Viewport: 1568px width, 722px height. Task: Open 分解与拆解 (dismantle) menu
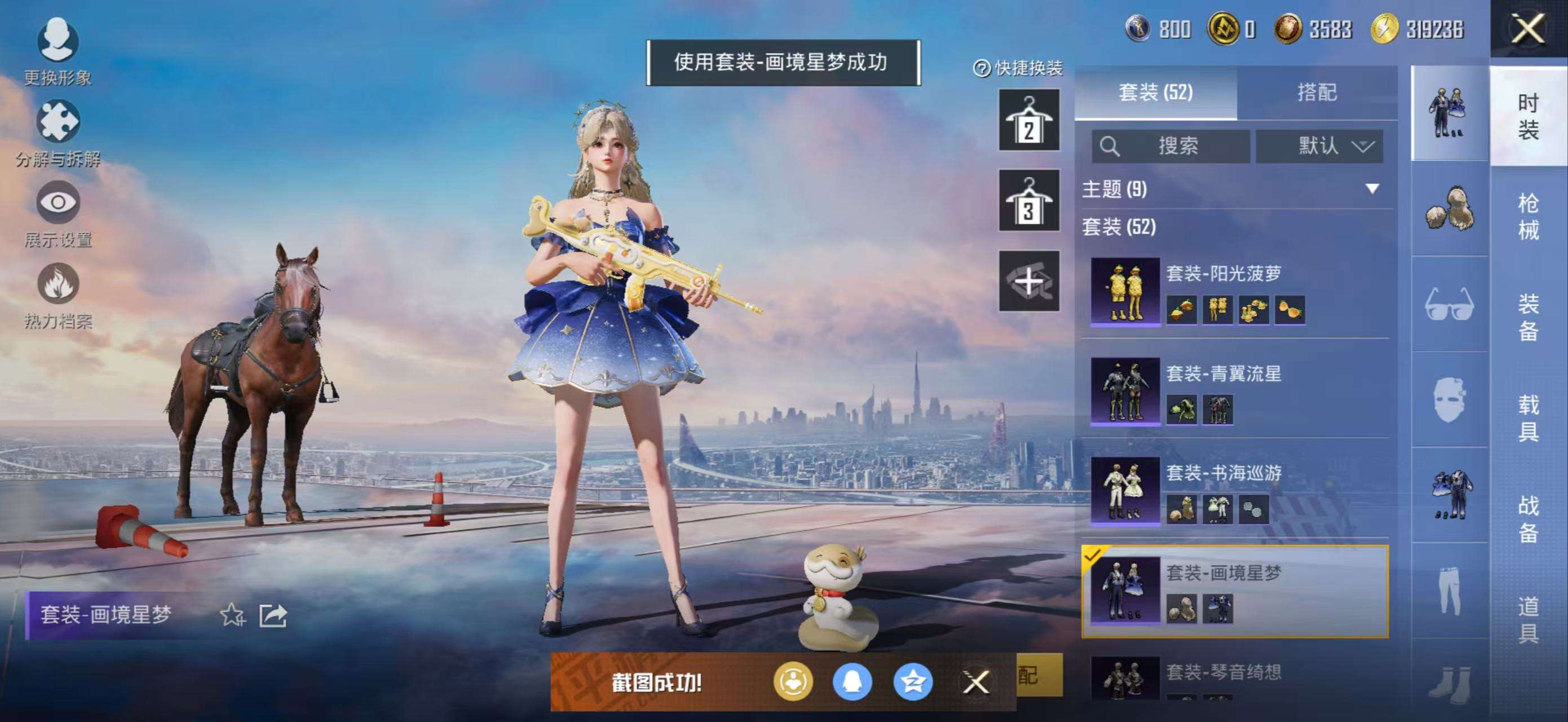click(58, 131)
